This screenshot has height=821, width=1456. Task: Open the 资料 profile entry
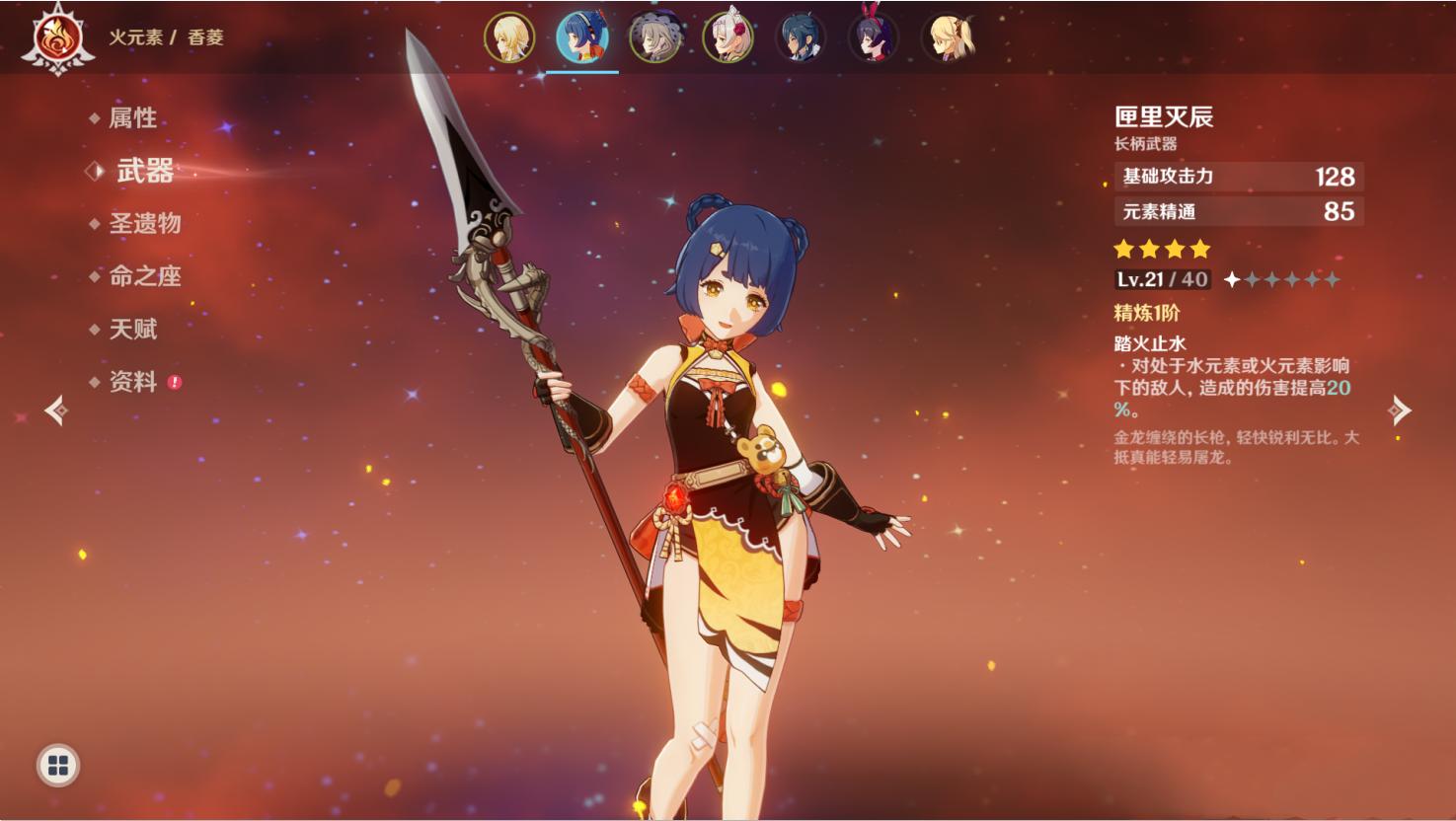point(132,382)
